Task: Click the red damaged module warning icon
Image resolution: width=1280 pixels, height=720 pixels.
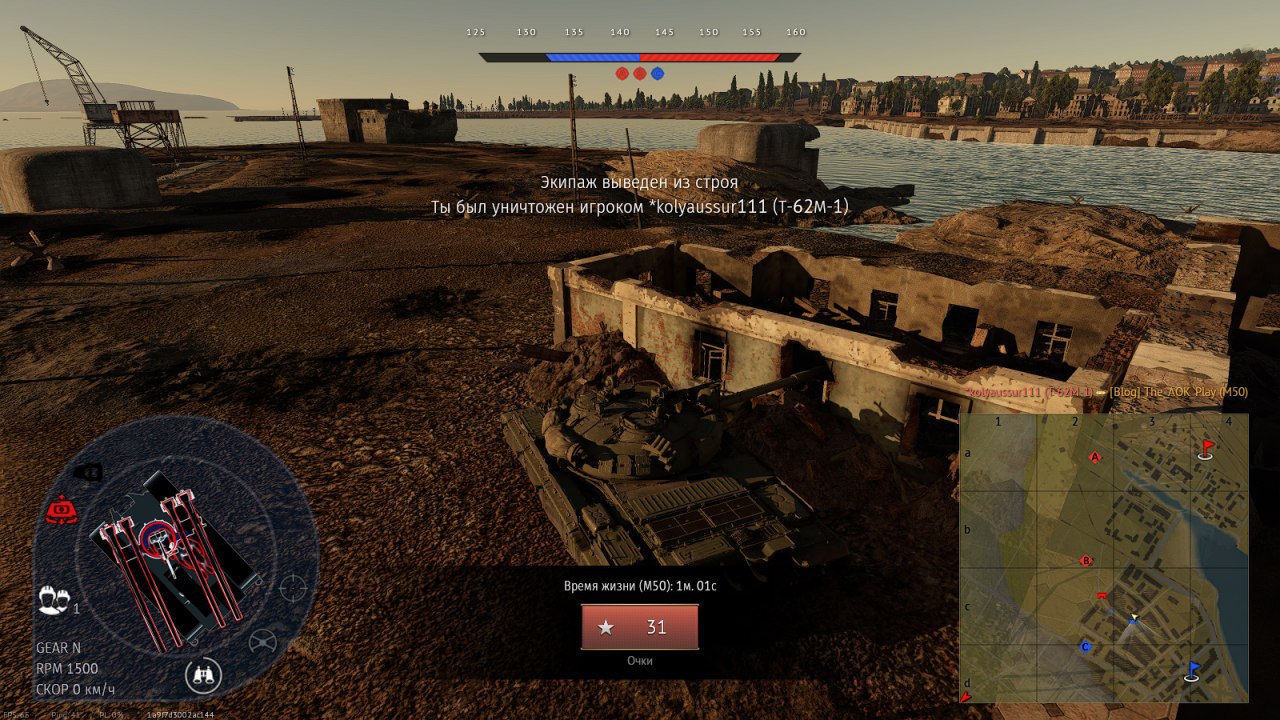Action: pyautogui.click(x=61, y=511)
